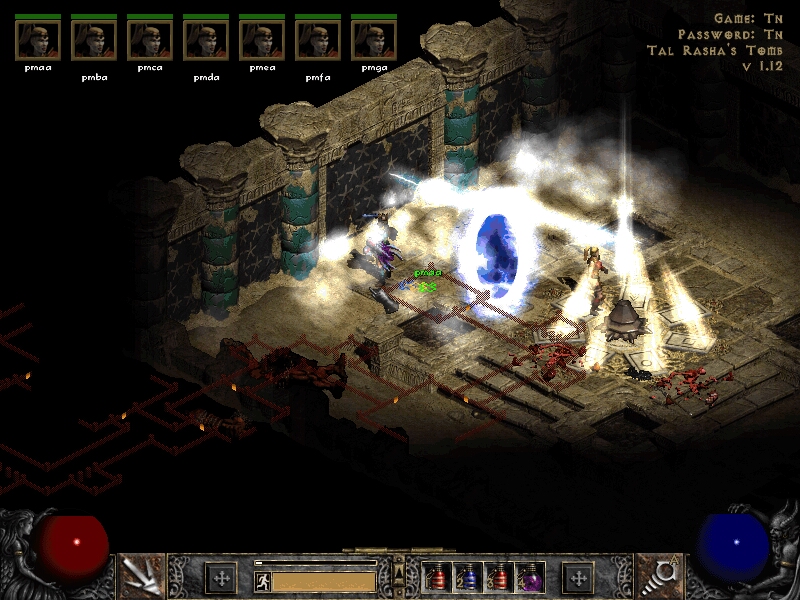Open the right mouse skill selector
Screen dimensions: 800x600
[x=659, y=576]
